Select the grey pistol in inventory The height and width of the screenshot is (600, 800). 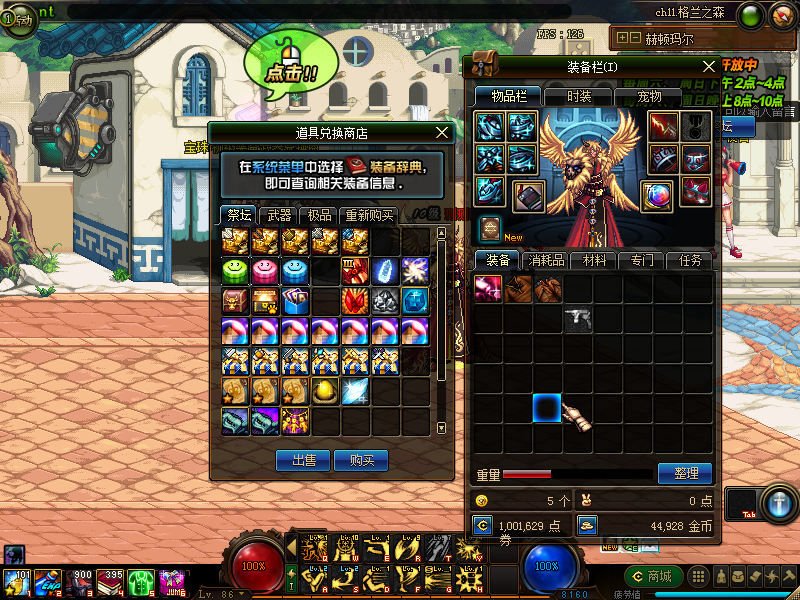pyautogui.click(x=577, y=319)
